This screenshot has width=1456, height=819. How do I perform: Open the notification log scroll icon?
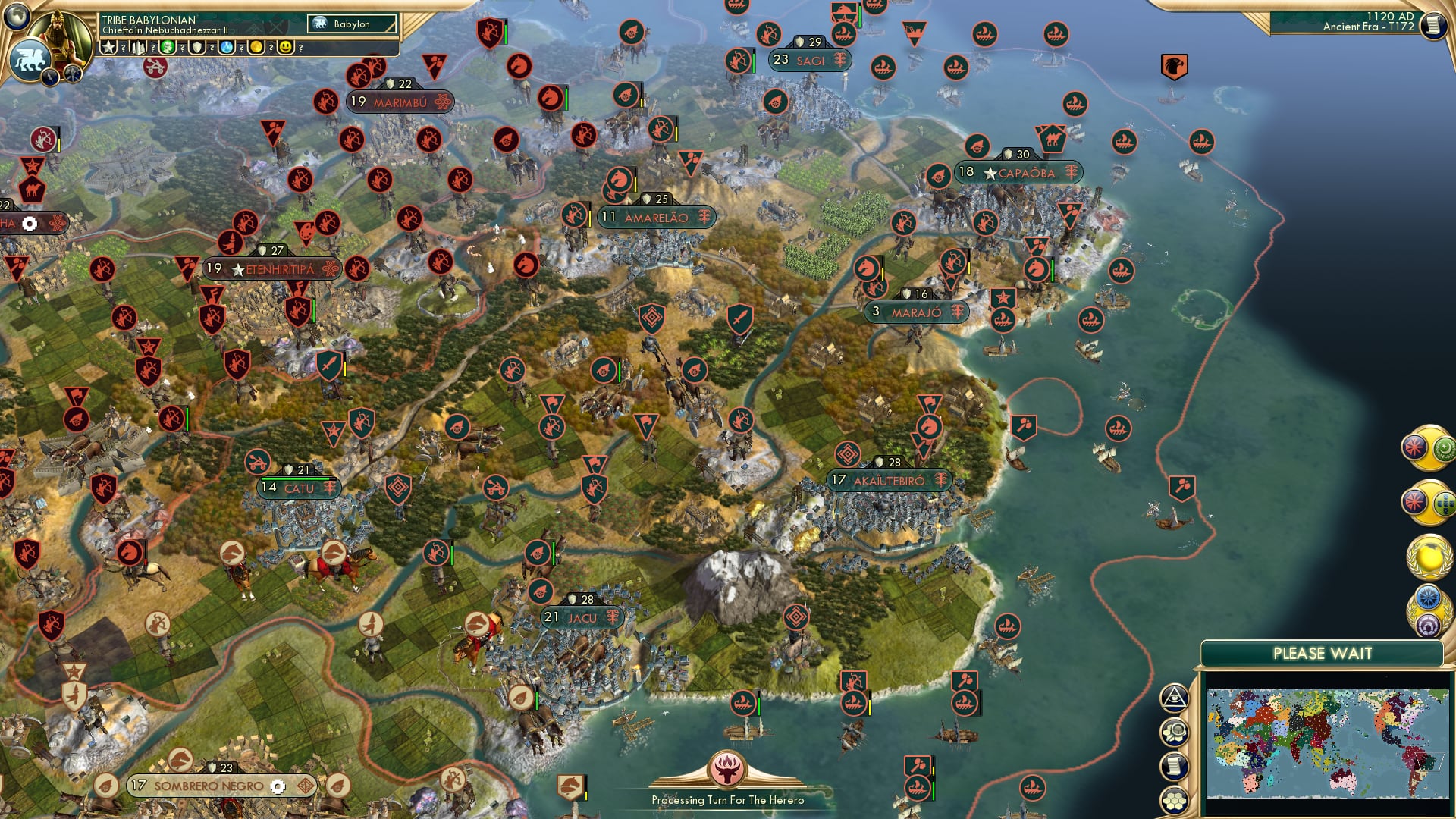(1175, 764)
